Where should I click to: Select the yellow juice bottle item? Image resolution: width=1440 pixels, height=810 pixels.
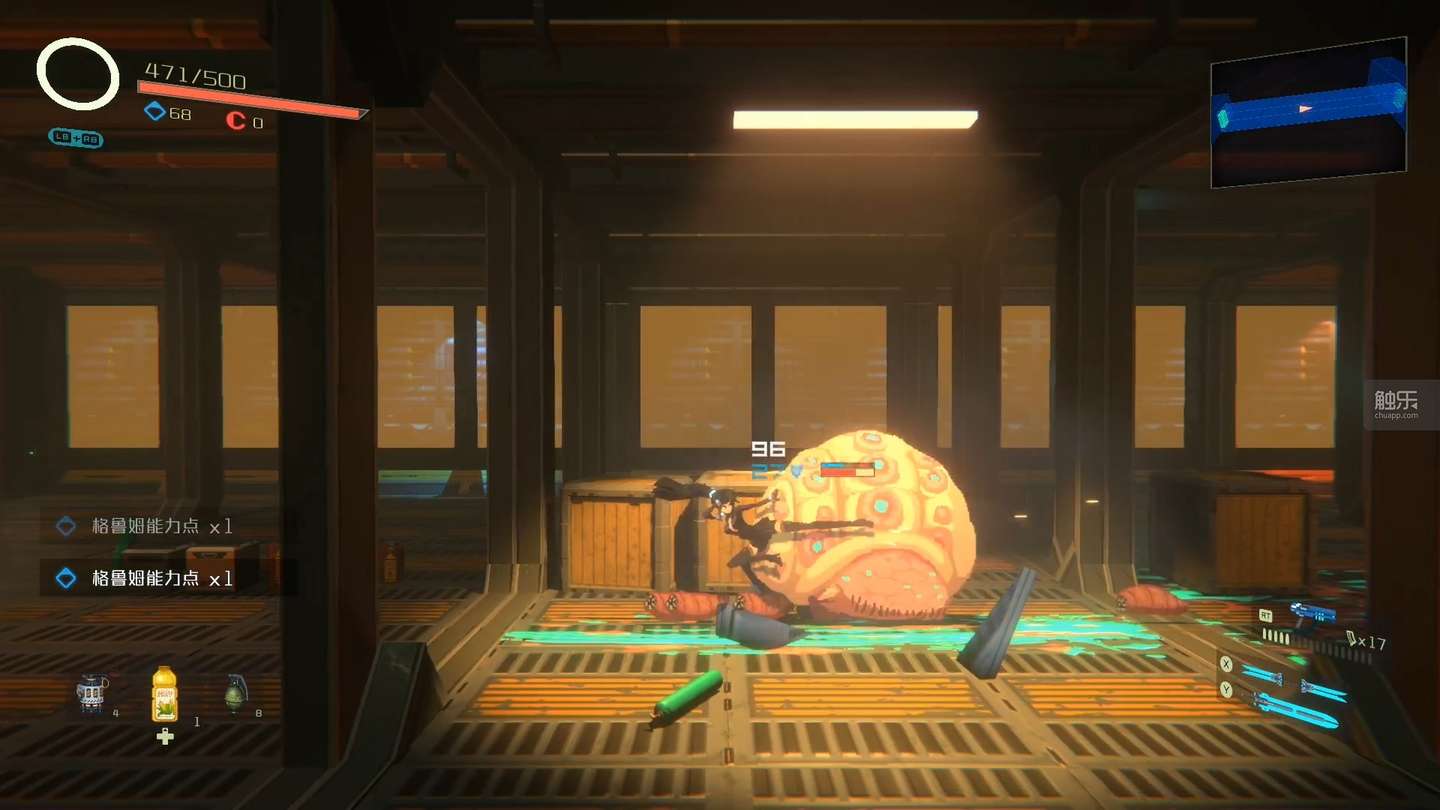click(x=164, y=695)
